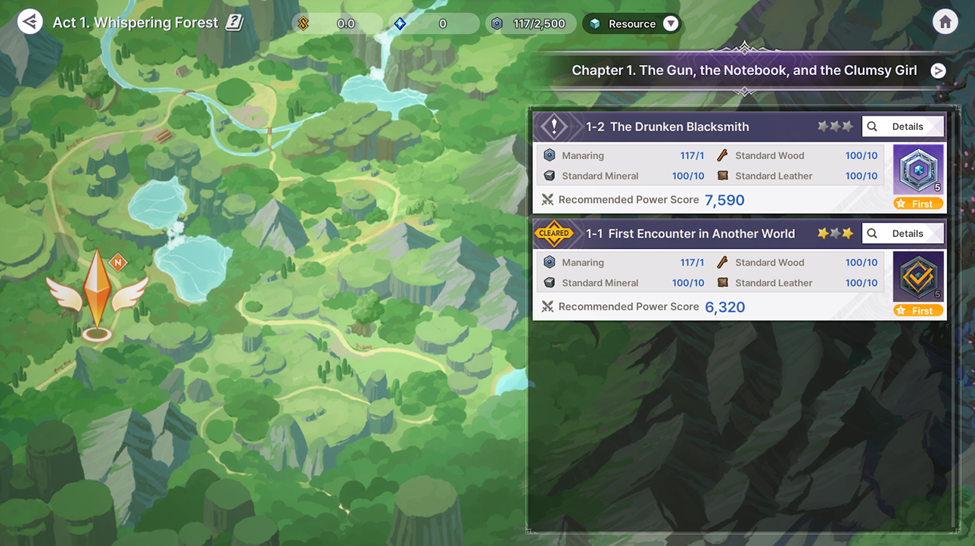
Task: View the 1-1 claimed first-clear reward
Action: (917, 278)
